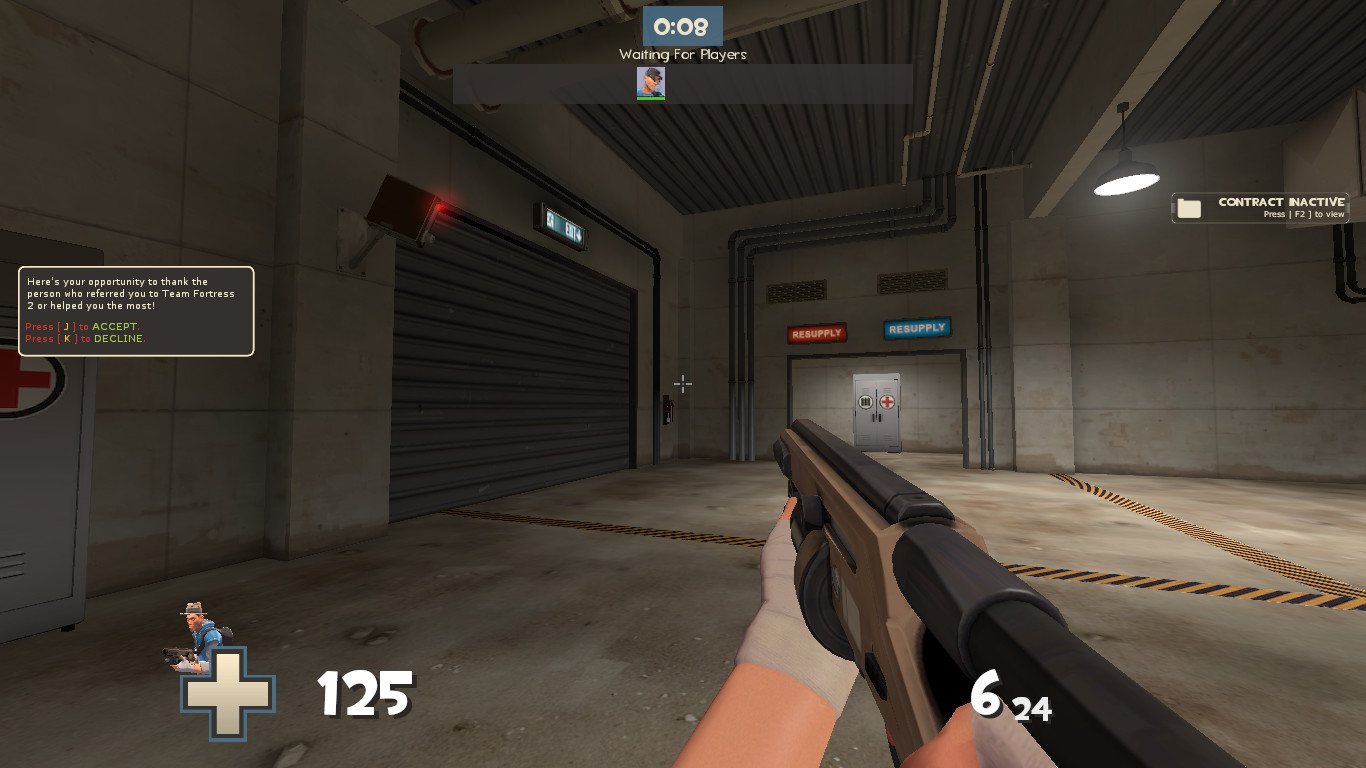Select the blue RESUPPLY sign
The height and width of the screenshot is (768, 1366).
pyautogui.click(x=916, y=327)
